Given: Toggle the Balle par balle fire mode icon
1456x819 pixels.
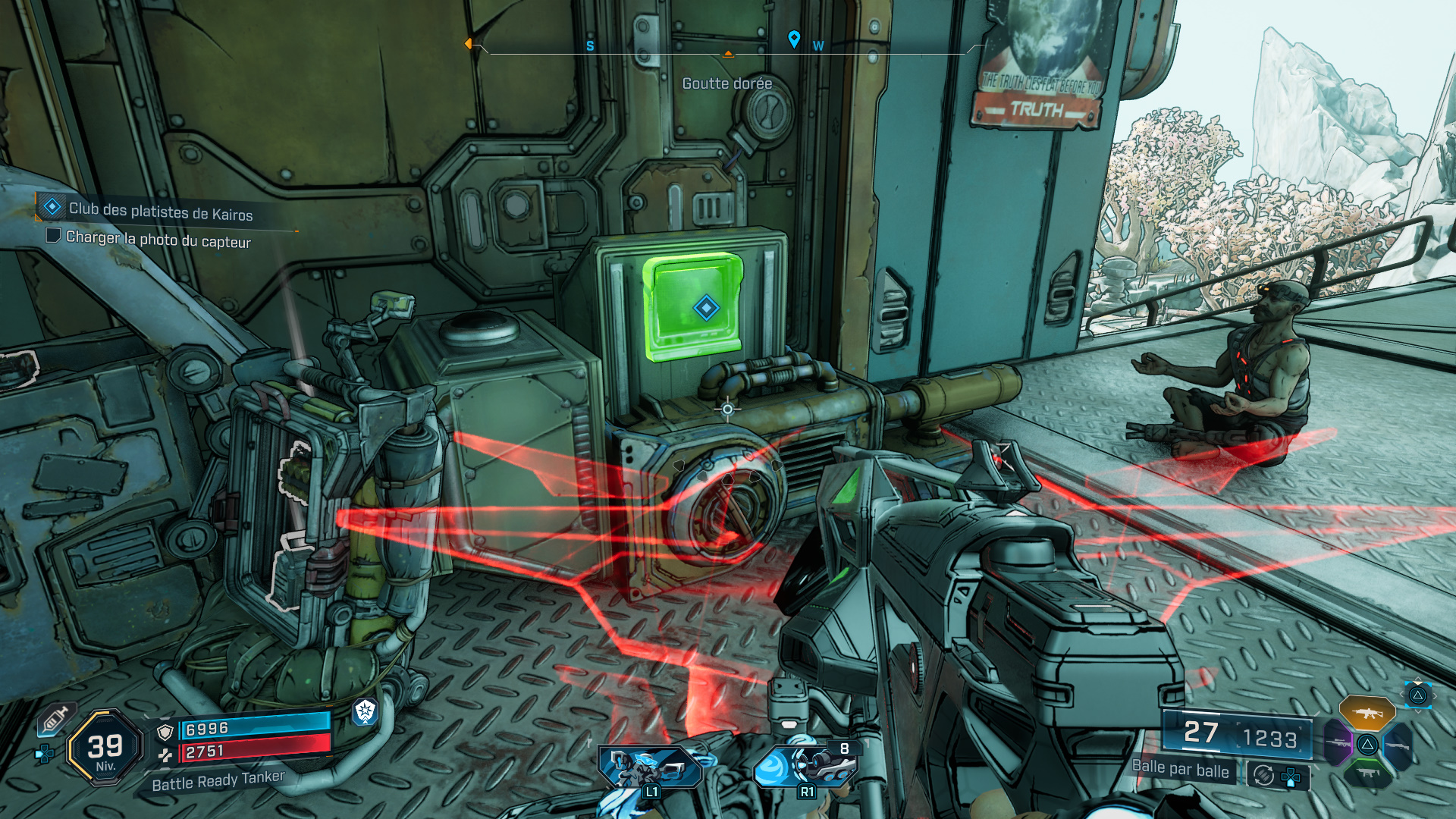Looking at the screenshot, I should click(1263, 776).
